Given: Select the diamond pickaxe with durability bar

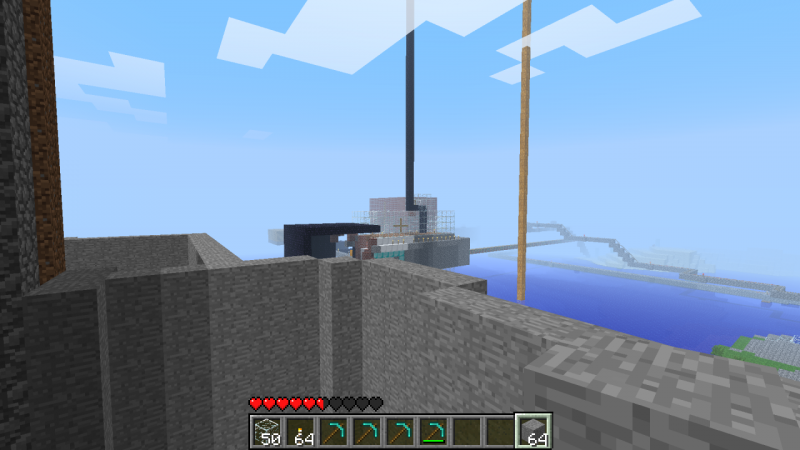Looking at the screenshot, I should (432, 431).
